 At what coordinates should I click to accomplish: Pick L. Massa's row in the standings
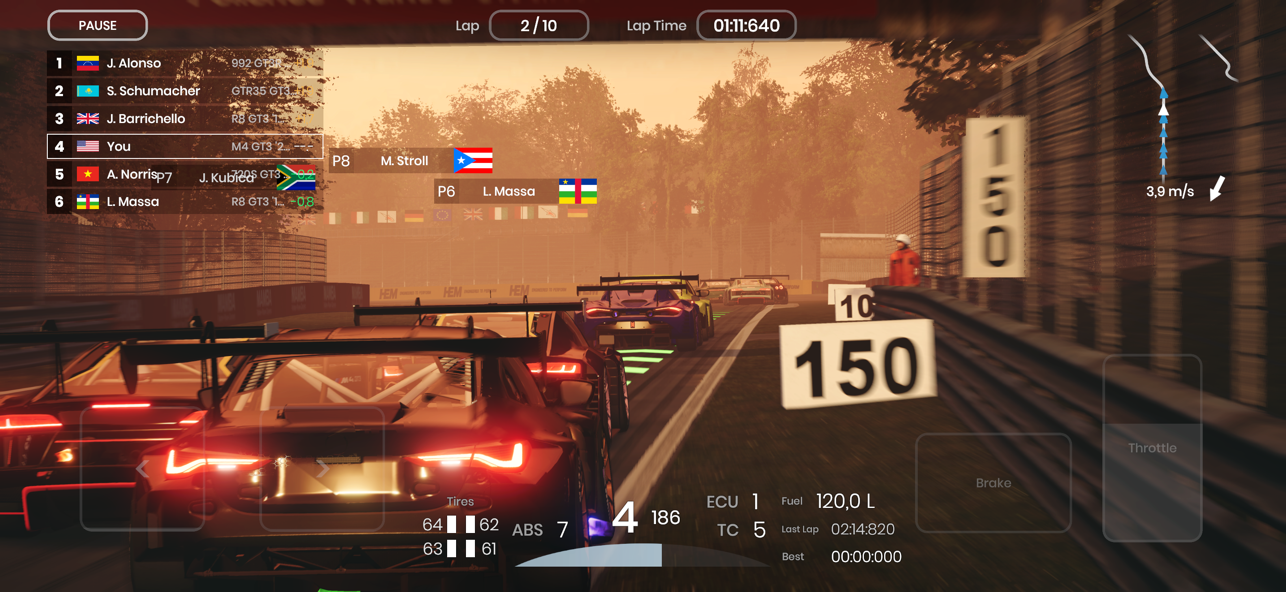[x=184, y=202]
